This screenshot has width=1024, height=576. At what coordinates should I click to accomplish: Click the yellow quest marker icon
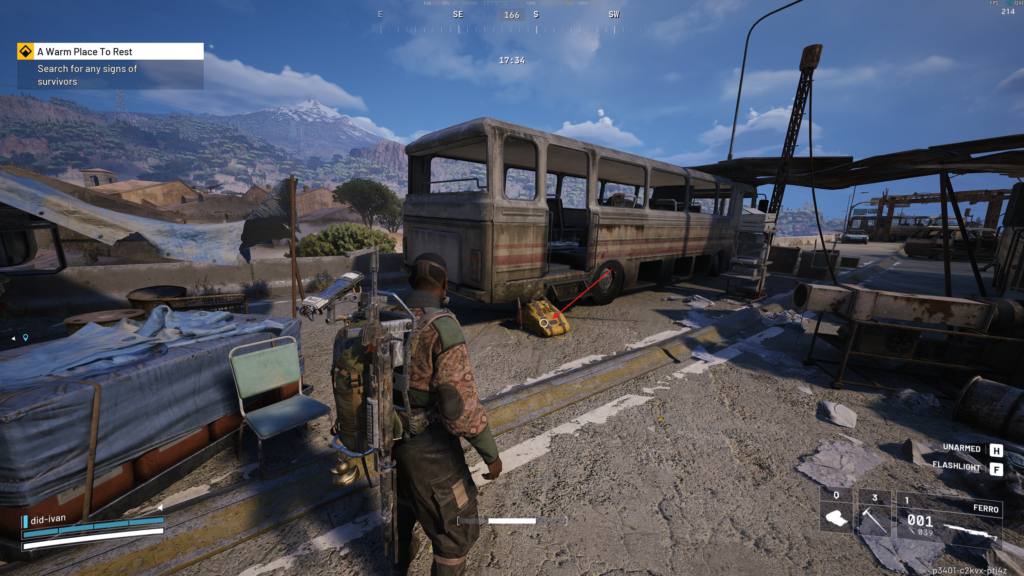(25, 51)
